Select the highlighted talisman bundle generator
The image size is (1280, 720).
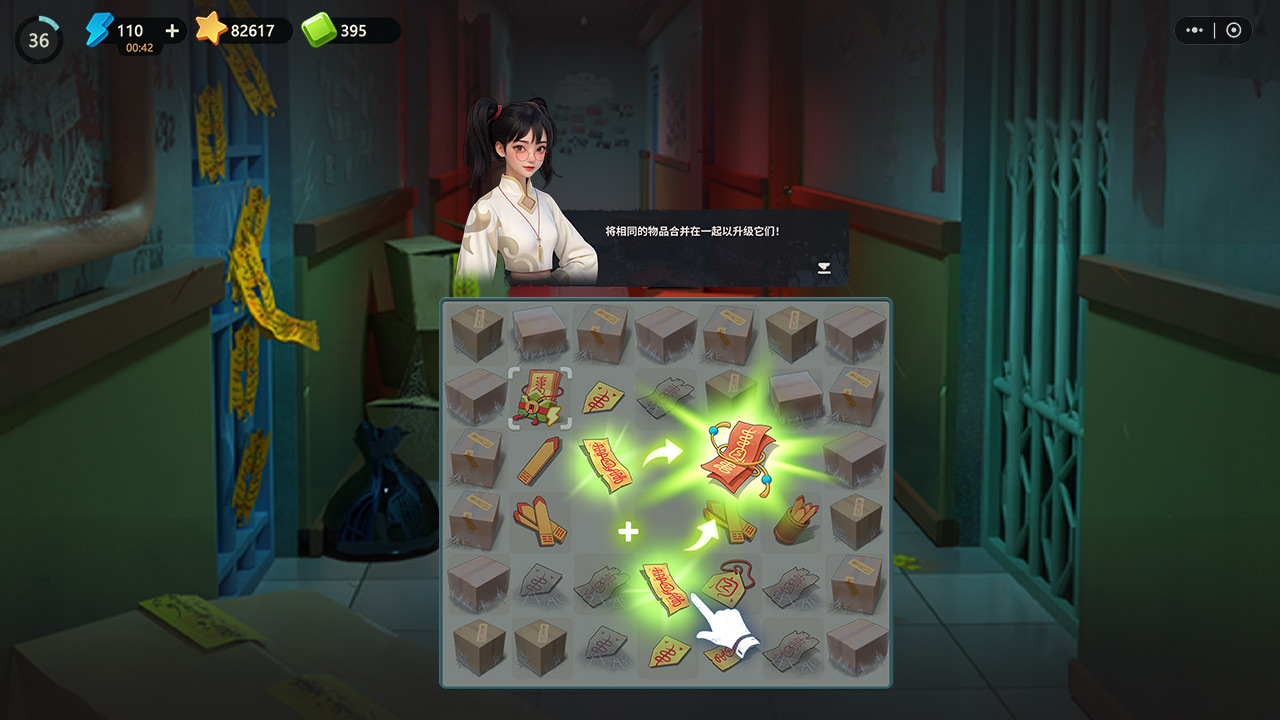click(540, 397)
